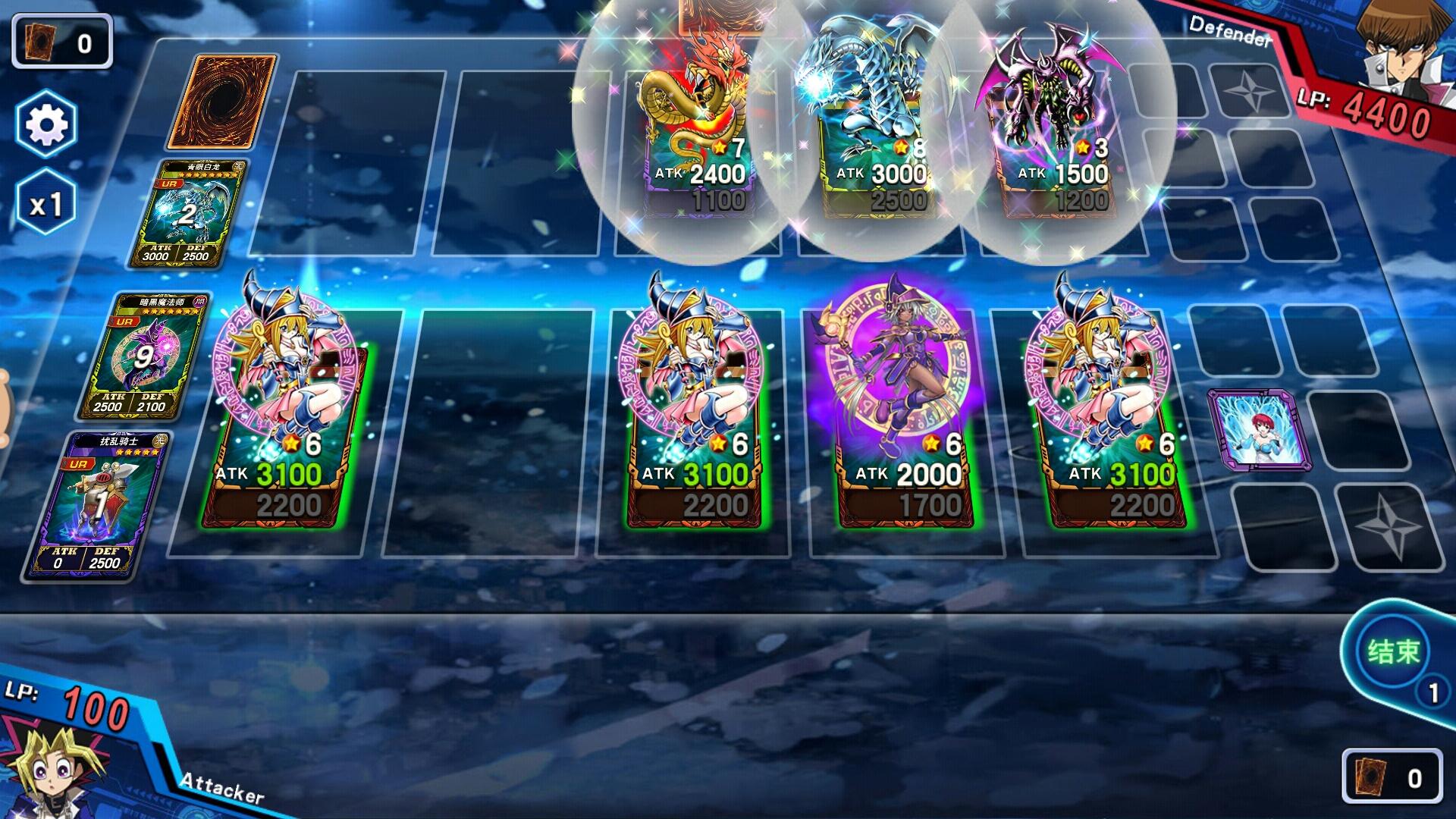Choose the knight card with 0 ATK

[x=96, y=504]
